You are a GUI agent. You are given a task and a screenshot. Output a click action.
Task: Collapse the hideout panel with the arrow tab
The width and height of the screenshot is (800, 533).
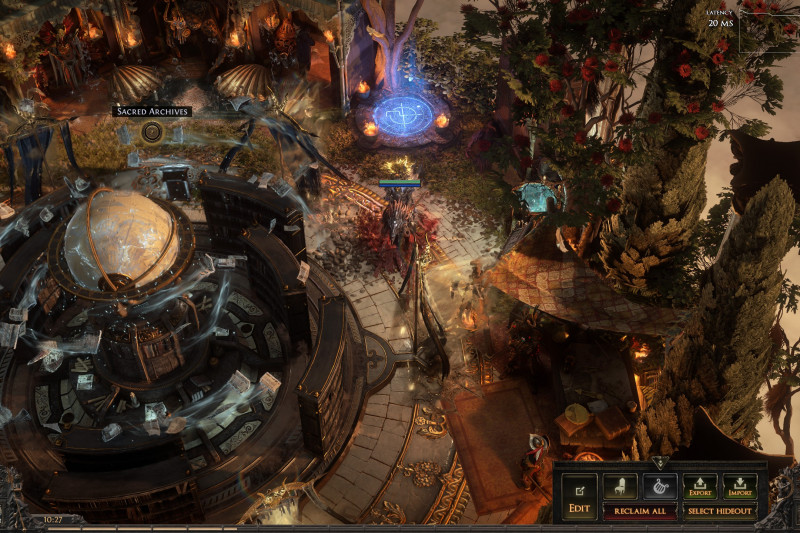(658, 463)
